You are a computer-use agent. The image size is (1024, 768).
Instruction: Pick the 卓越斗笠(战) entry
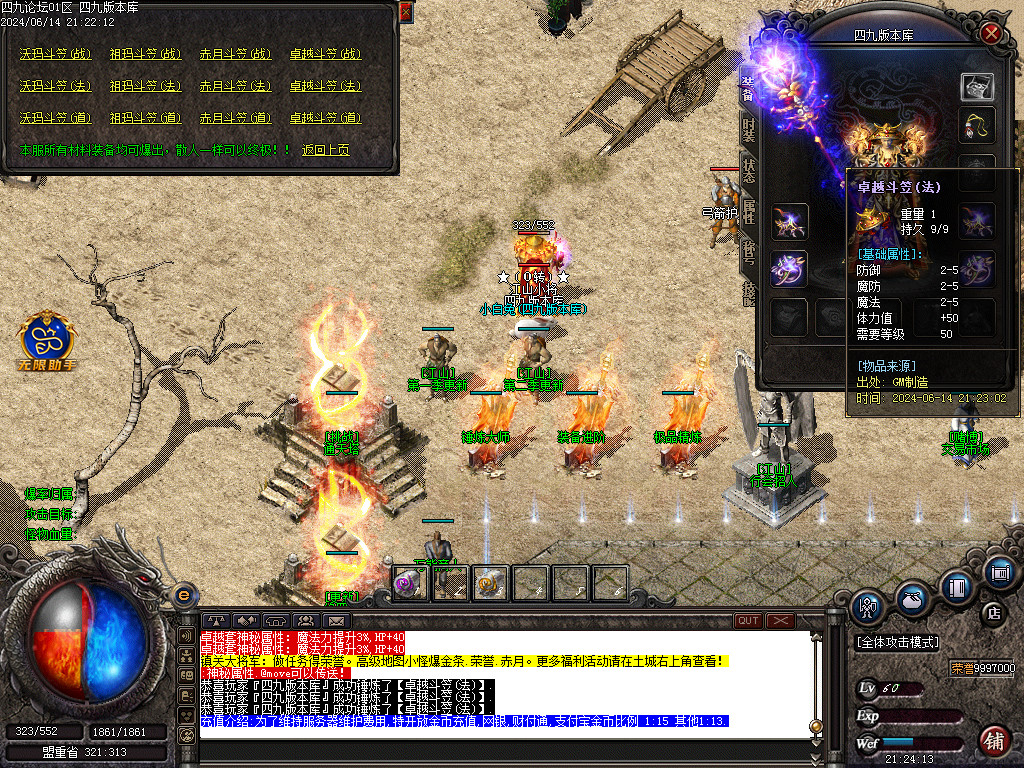325,54
